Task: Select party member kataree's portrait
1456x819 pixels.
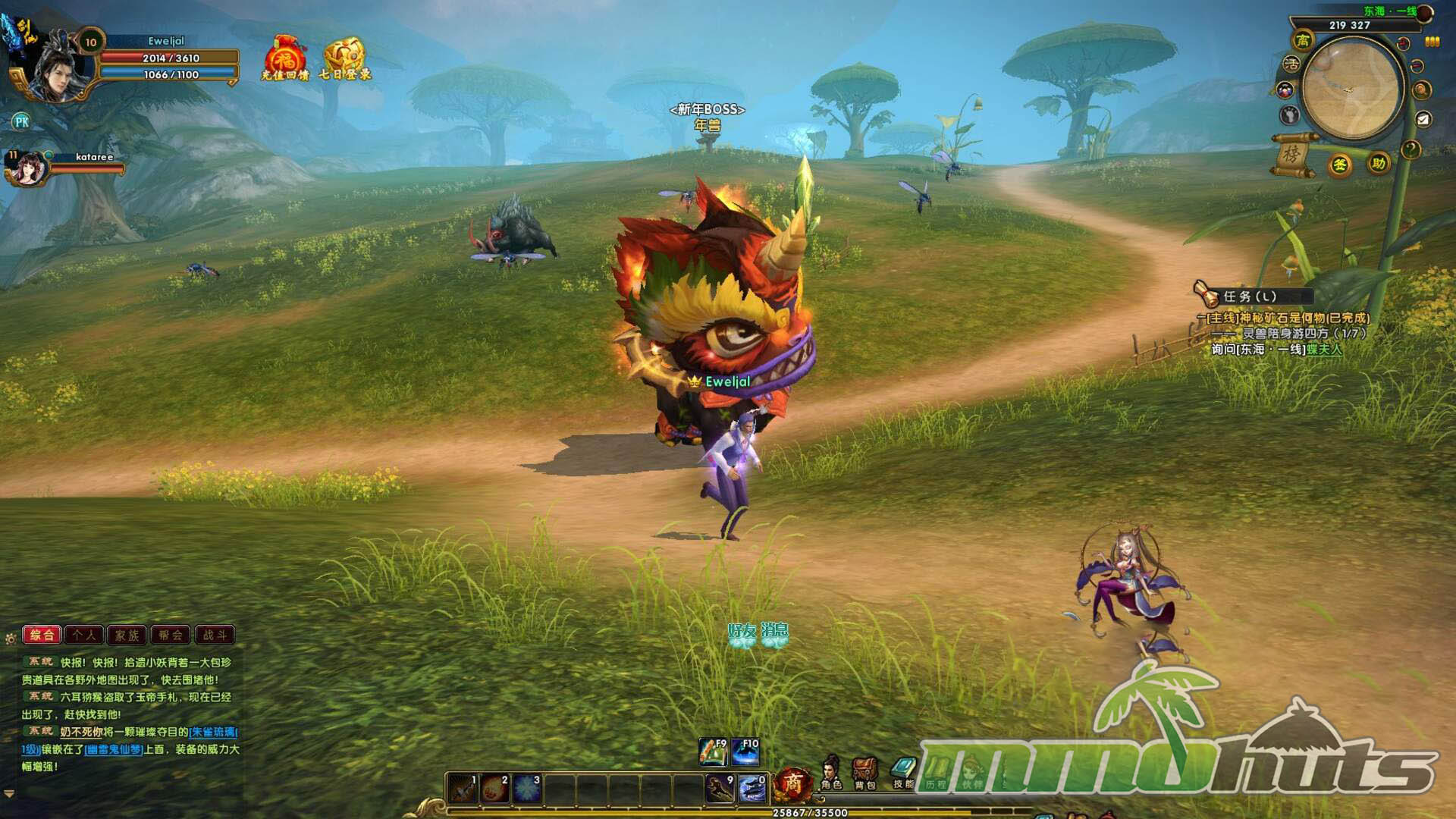Action: click(27, 168)
